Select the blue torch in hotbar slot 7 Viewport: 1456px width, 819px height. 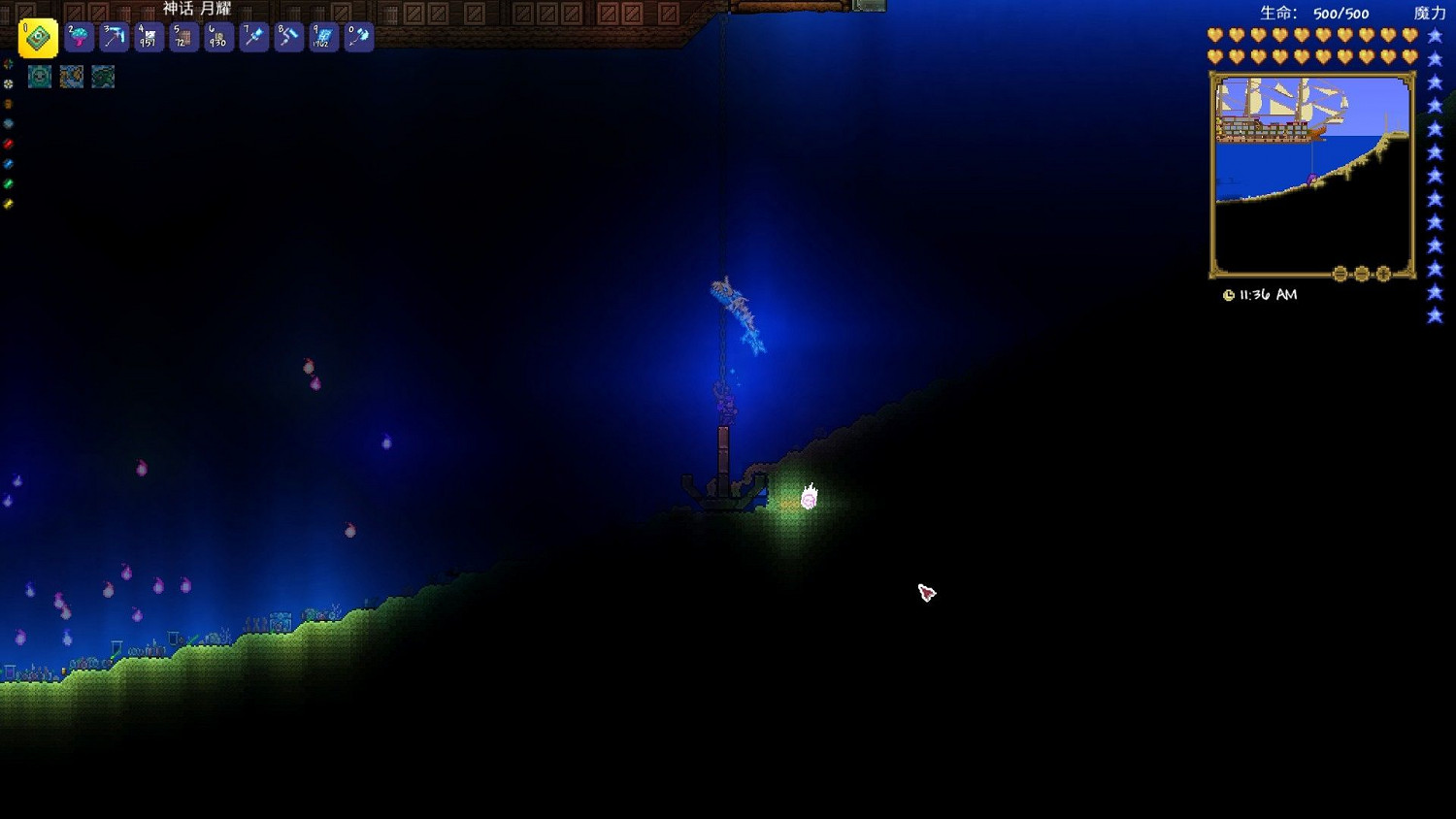(252, 39)
